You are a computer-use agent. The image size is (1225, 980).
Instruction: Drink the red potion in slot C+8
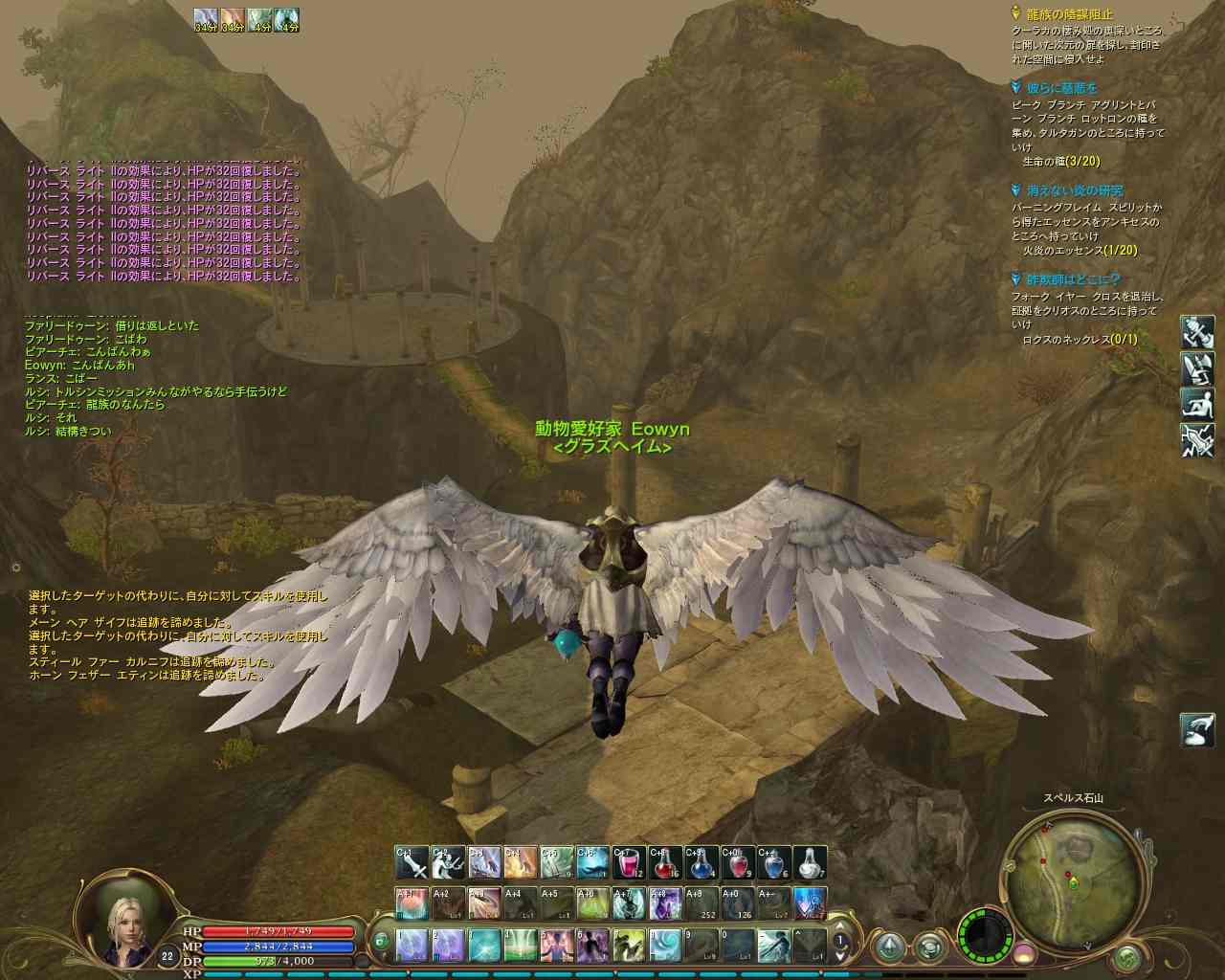664,863
